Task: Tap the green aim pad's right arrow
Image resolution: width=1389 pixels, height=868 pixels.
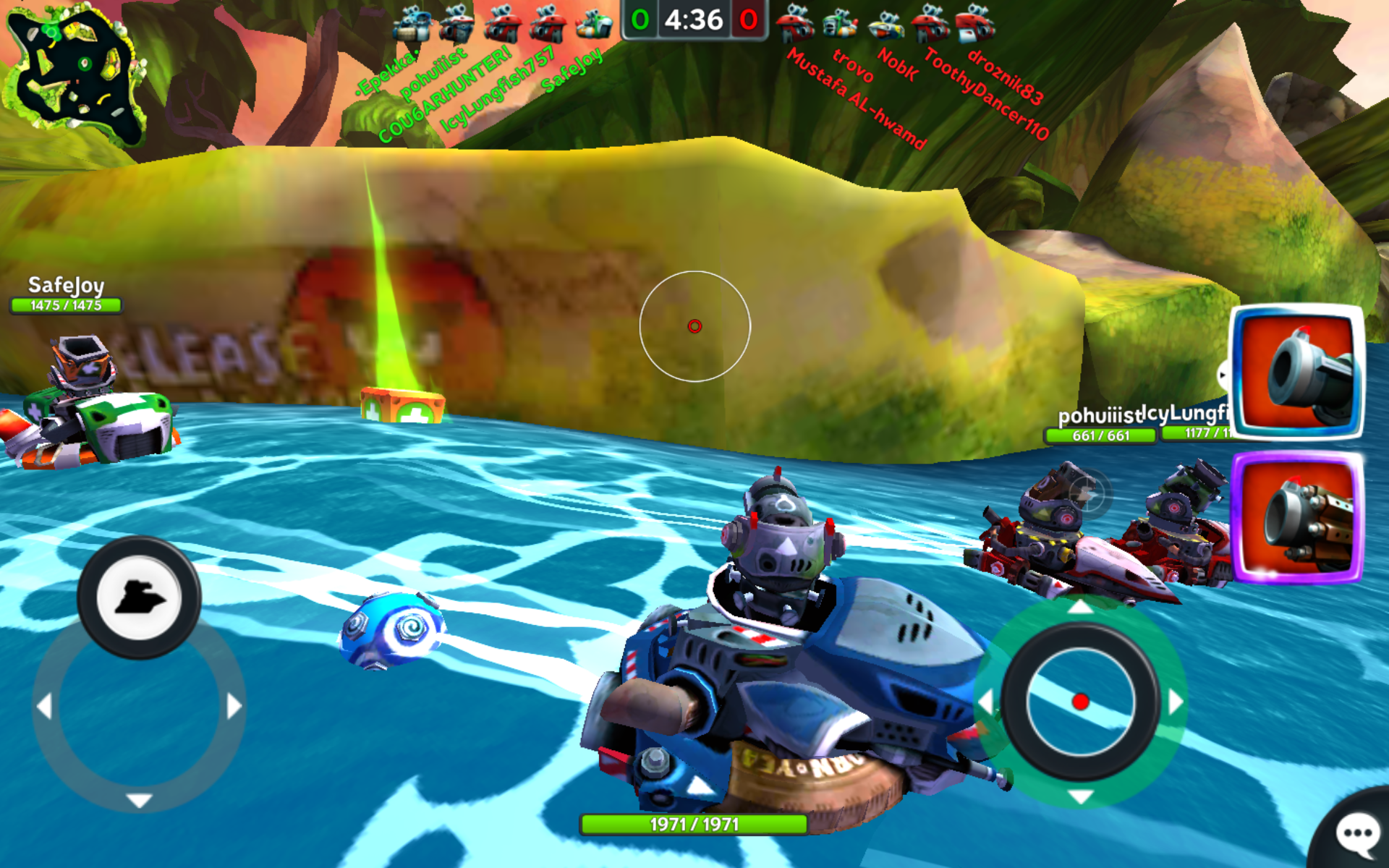Action: click(x=1176, y=702)
